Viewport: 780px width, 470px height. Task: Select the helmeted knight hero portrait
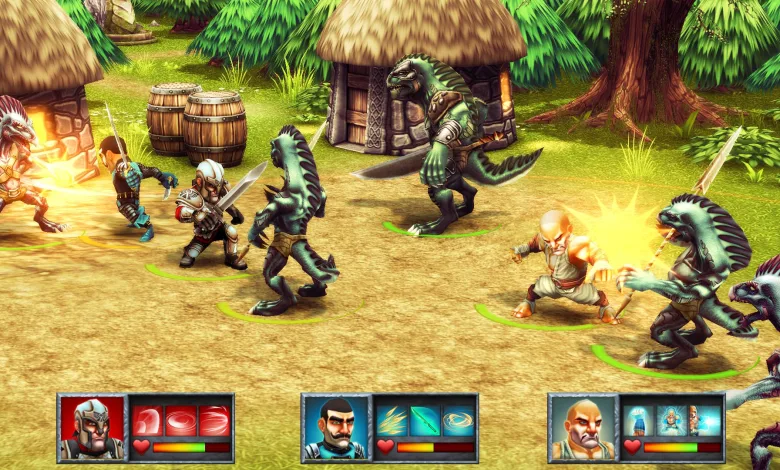coord(92,427)
